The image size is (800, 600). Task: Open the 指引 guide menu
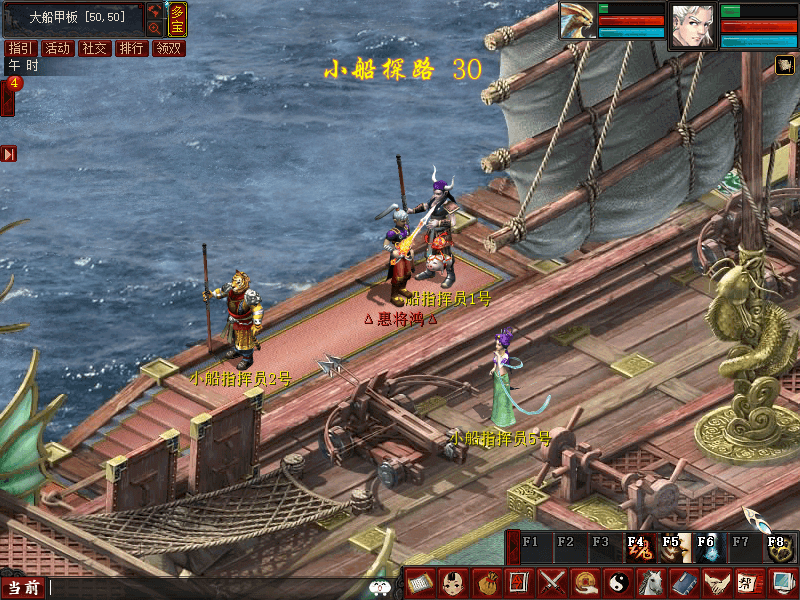click(20, 48)
